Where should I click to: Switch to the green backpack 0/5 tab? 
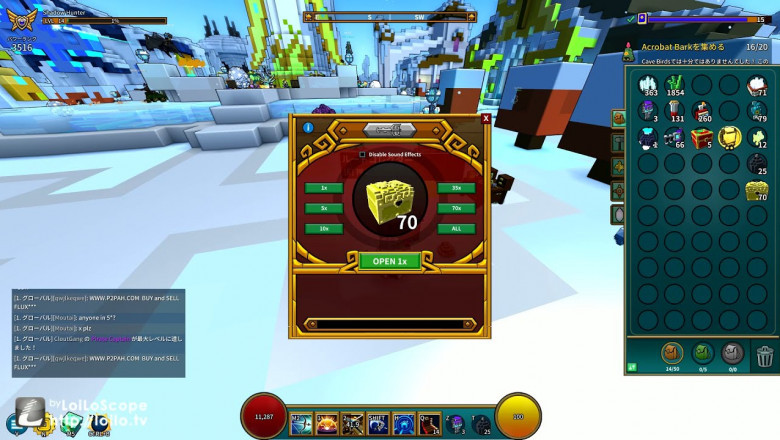click(702, 353)
